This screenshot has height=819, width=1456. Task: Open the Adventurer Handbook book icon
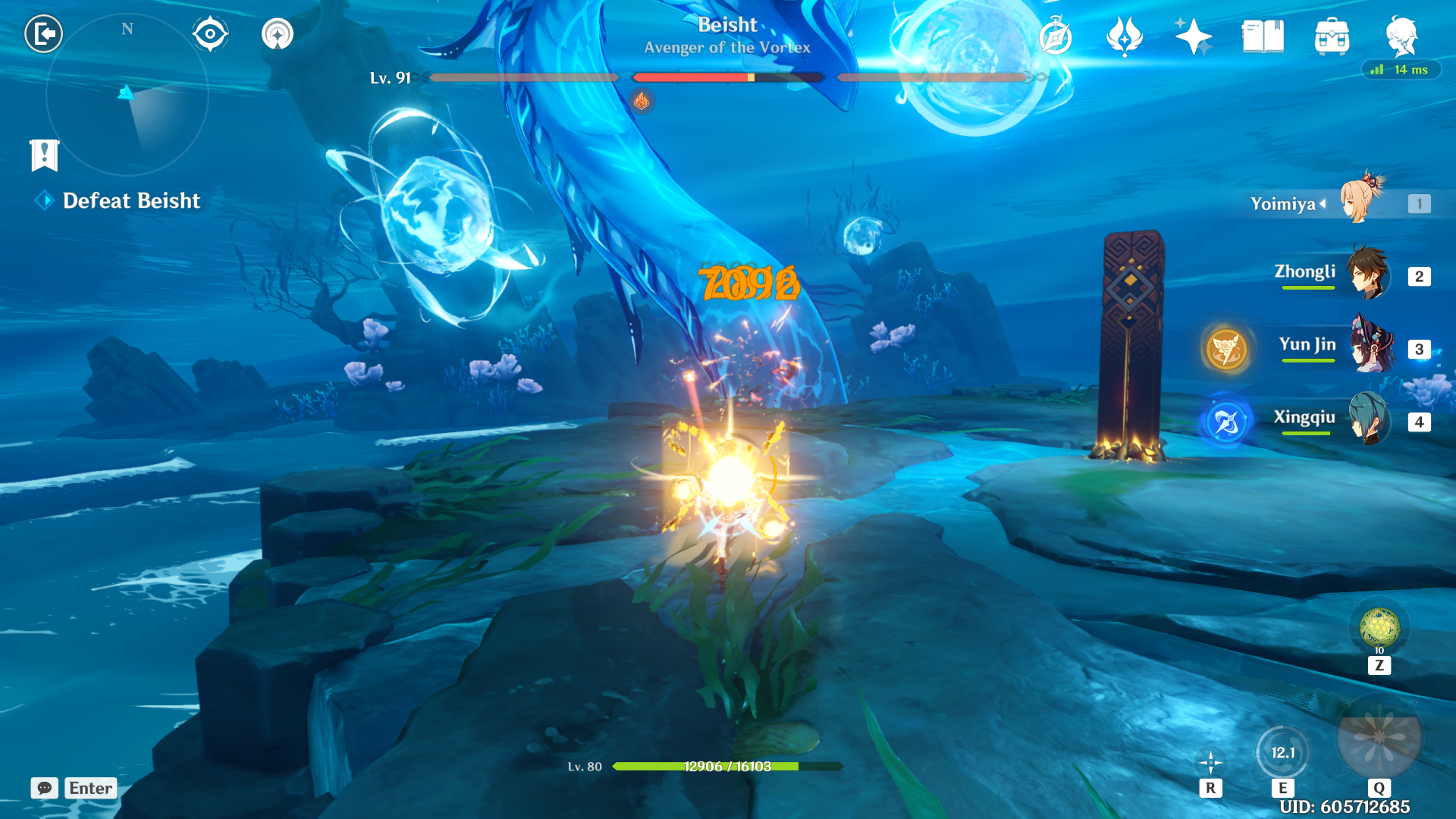(1262, 36)
